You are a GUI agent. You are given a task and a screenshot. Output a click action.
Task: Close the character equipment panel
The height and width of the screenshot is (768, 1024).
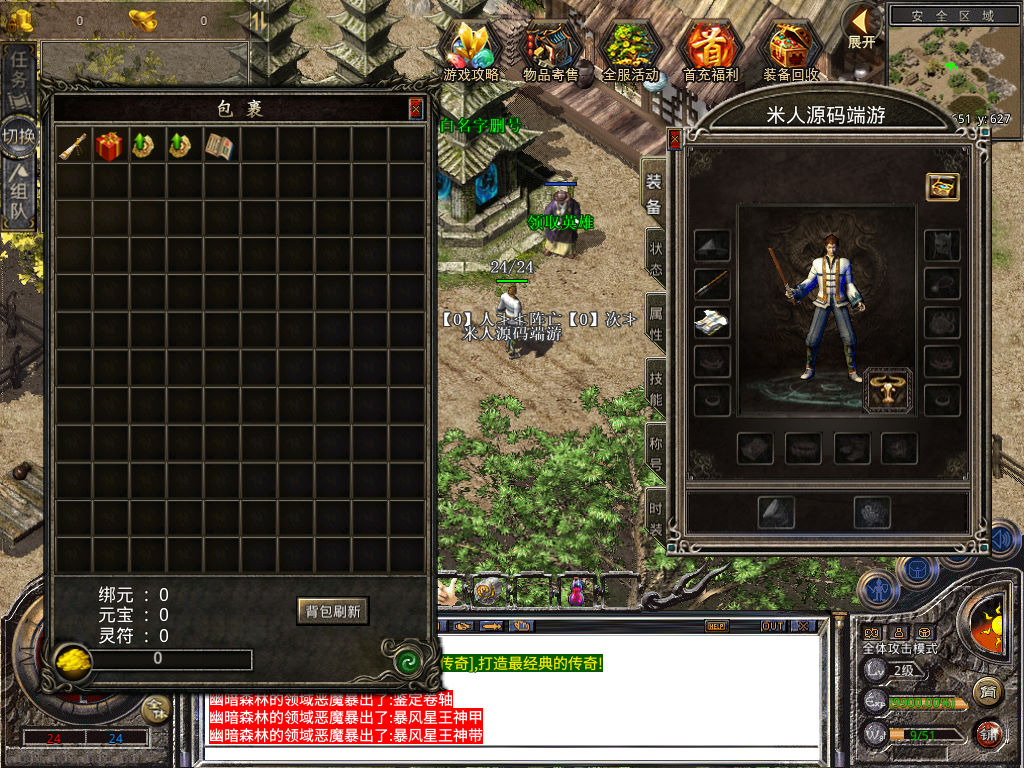pyautogui.click(x=675, y=139)
